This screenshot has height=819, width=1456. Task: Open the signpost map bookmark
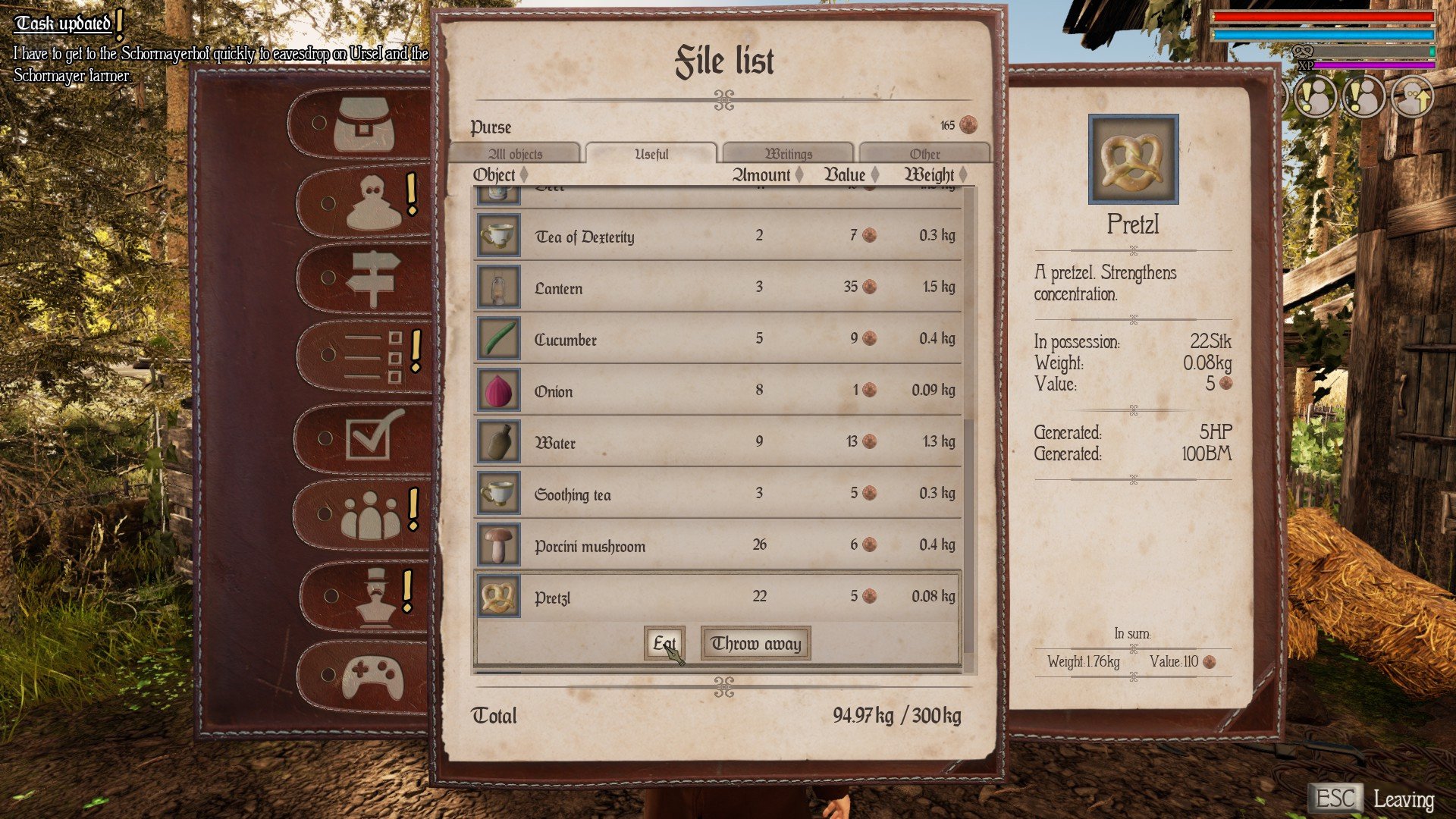pos(370,278)
